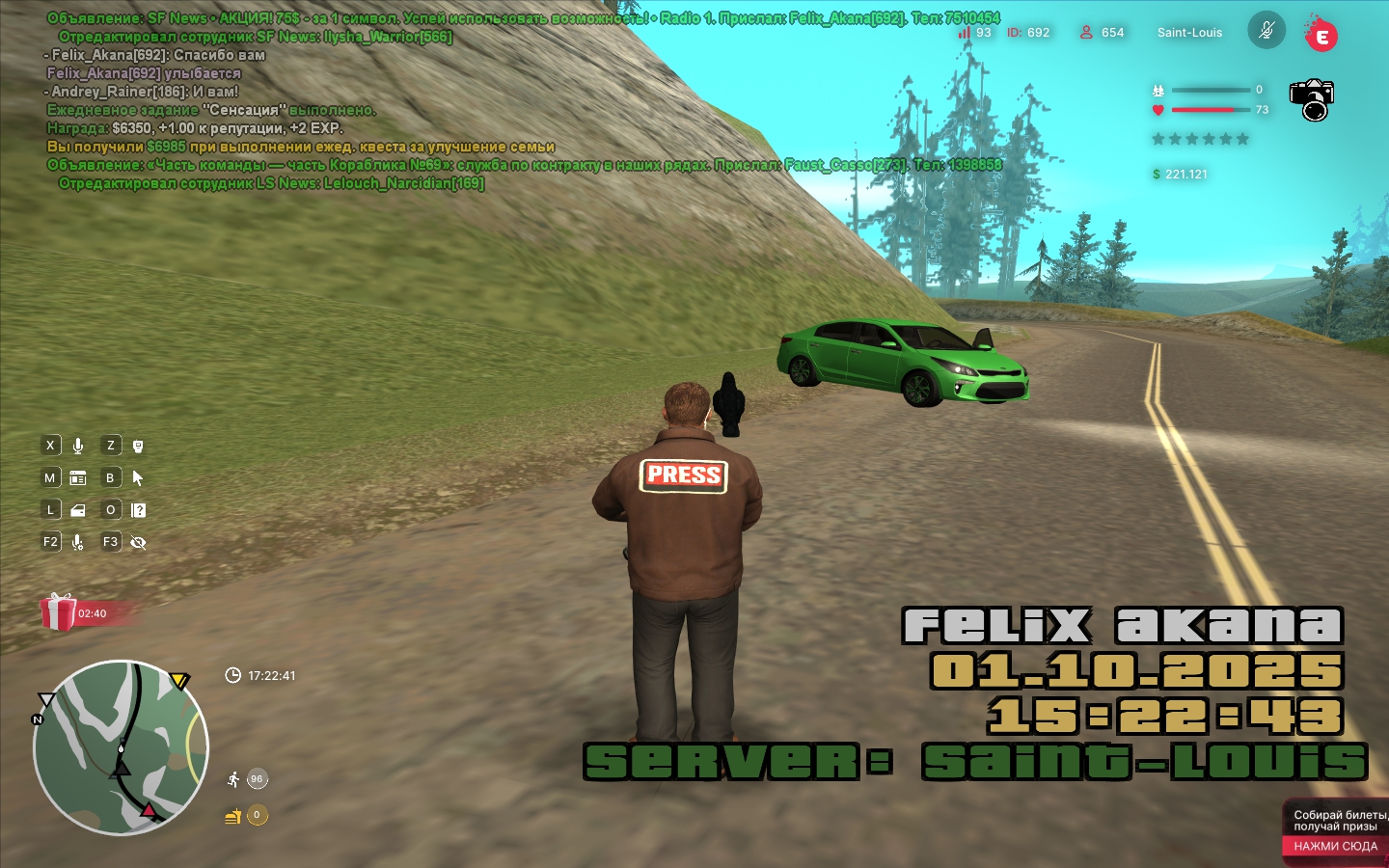This screenshot has width=1389, height=868.
Task: Click the red E logo icon
Action: click(1321, 37)
